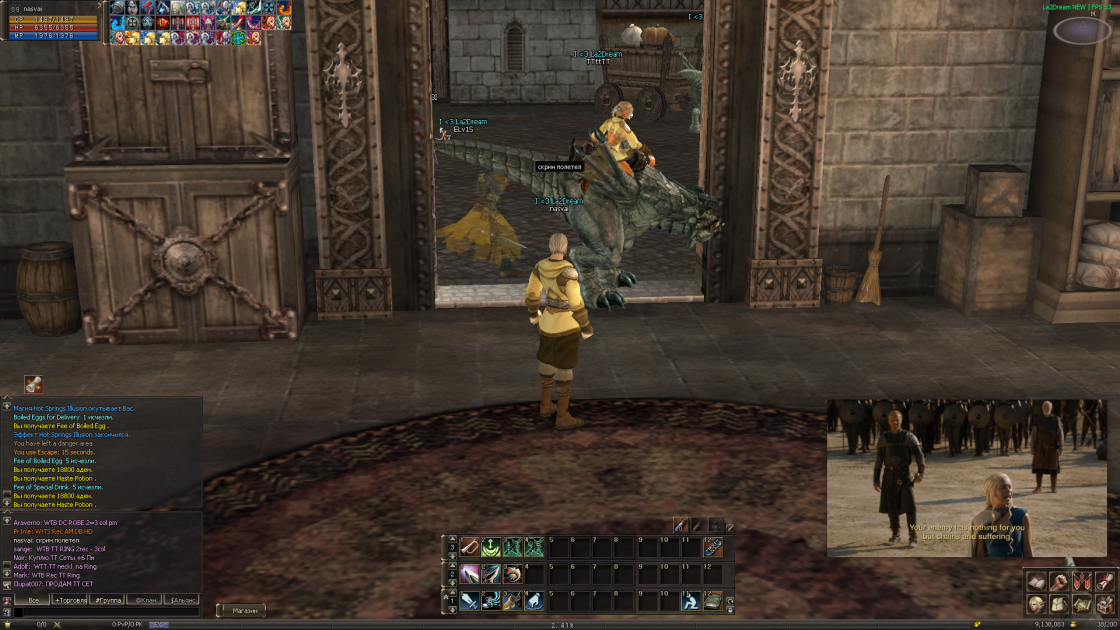Trigger the sitting figure action icon
This screenshot has height=630, width=1120.
(690, 600)
